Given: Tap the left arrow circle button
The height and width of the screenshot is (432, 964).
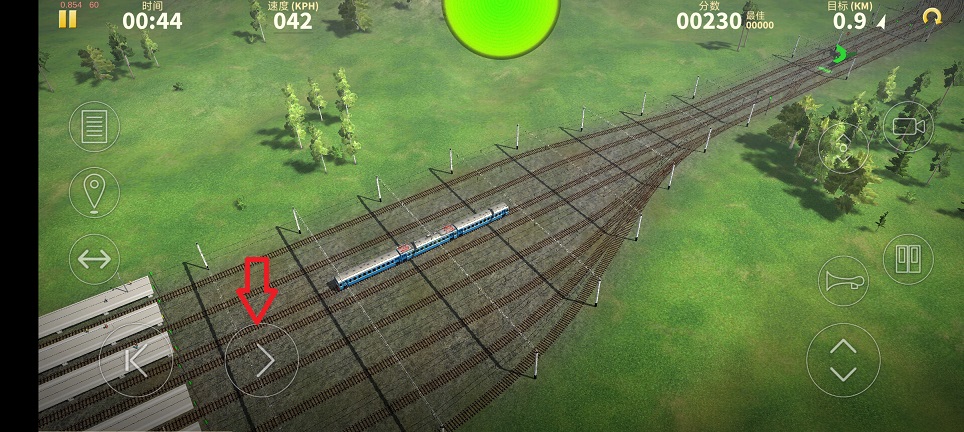Looking at the screenshot, I should (x=136, y=360).
